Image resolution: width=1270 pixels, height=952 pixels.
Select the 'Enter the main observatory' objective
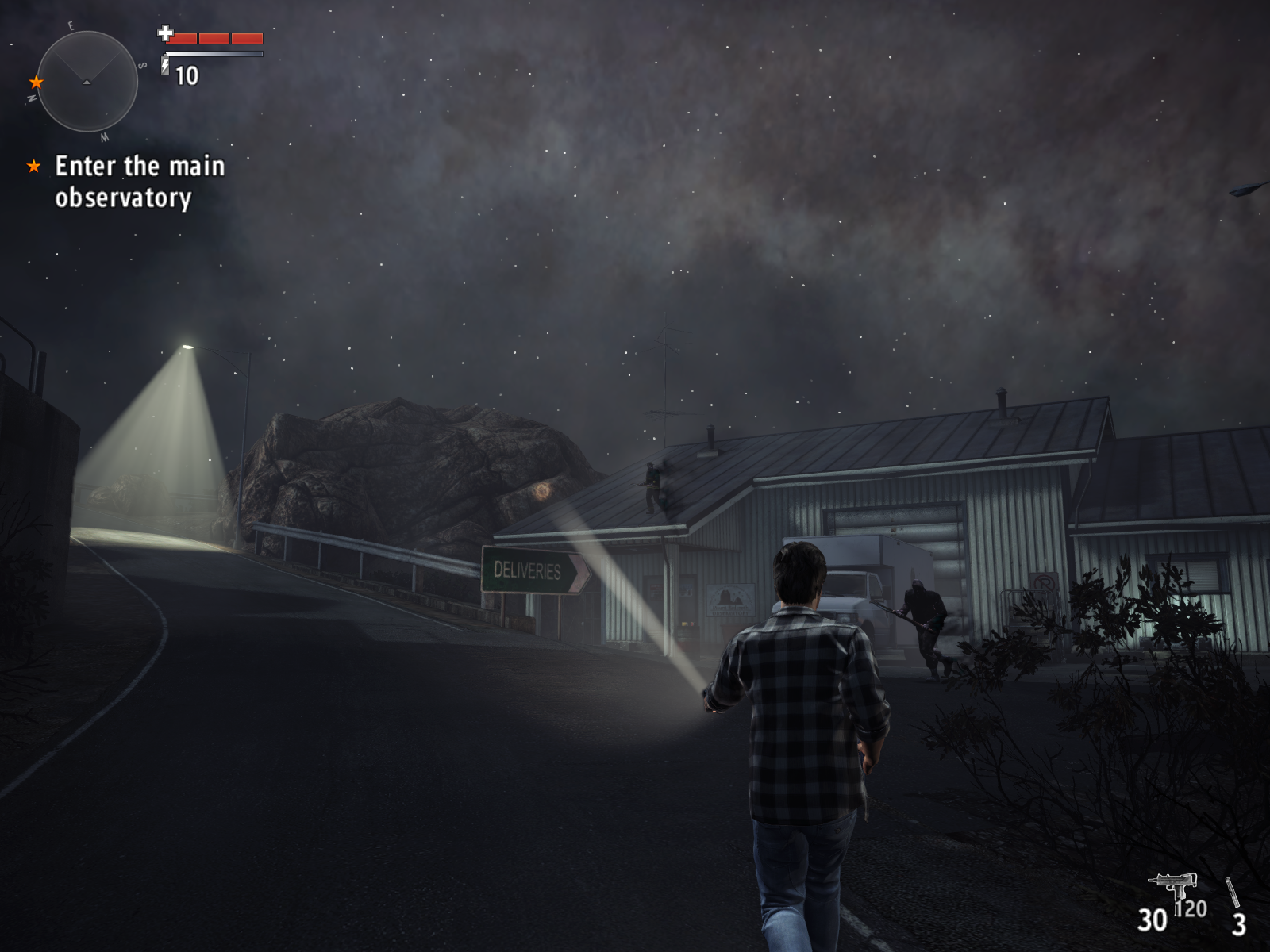(139, 182)
